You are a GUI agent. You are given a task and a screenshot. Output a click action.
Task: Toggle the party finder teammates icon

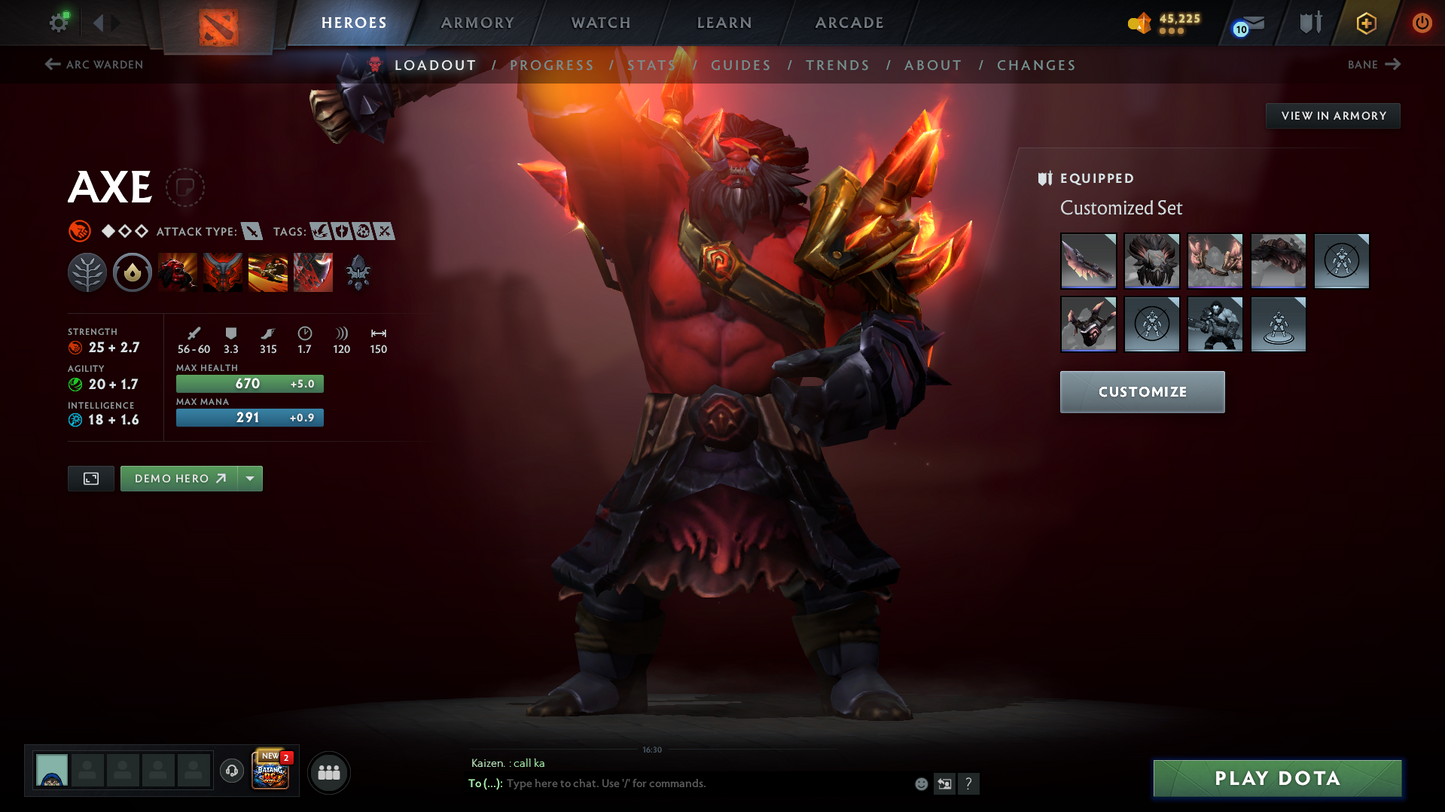(x=328, y=771)
